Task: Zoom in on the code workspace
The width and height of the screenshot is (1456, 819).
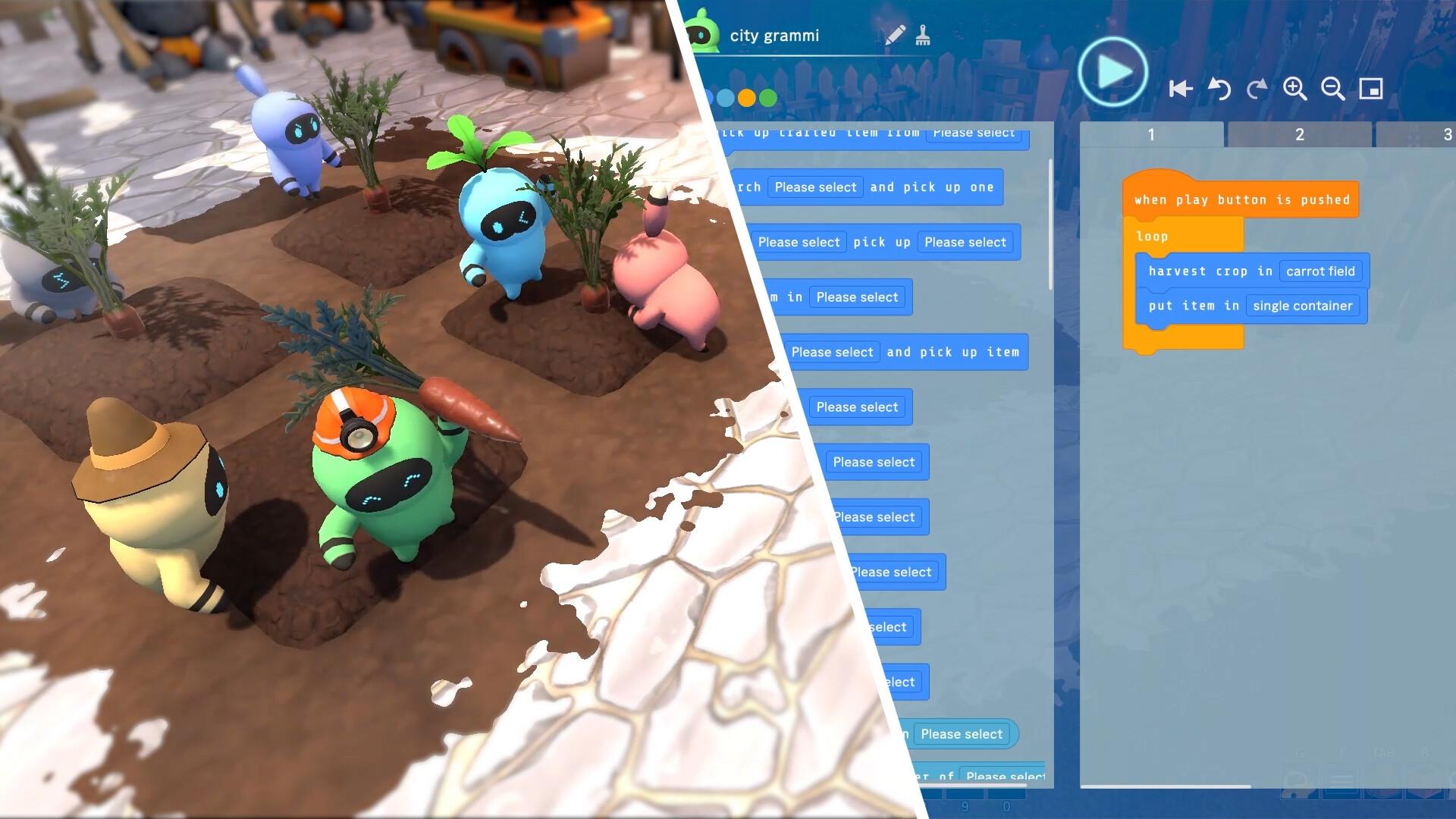Action: point(1294,89)
